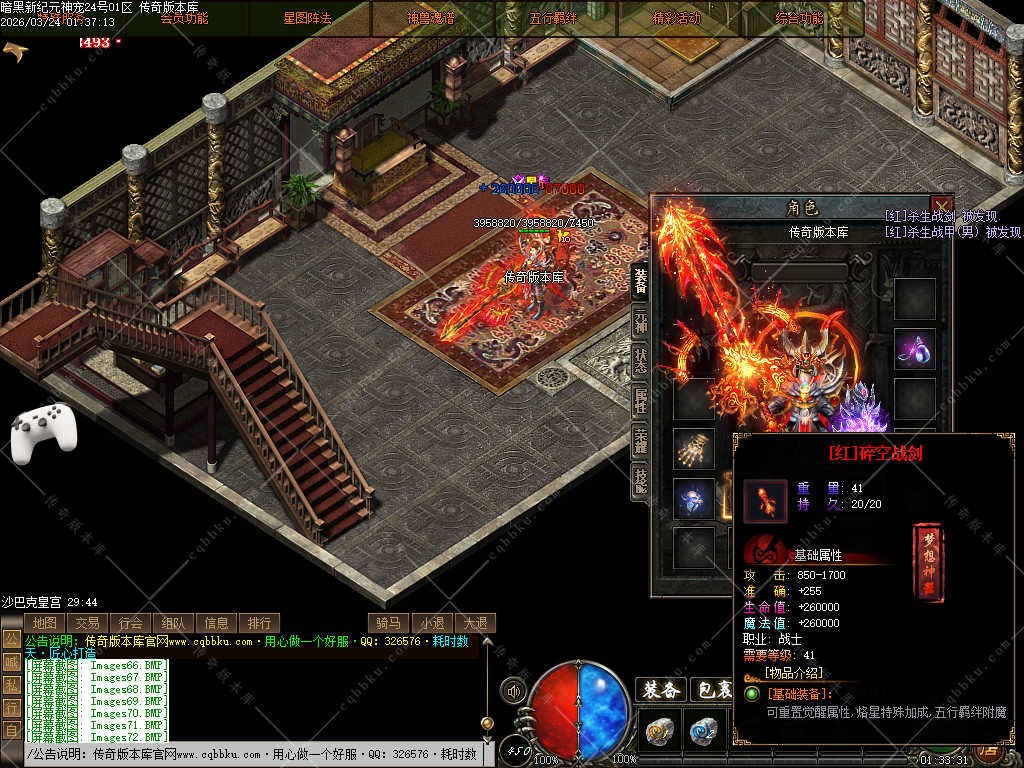Screen dimensions: 1024x768
Task: Open the 交易 trade window
Action: [87, 623]
